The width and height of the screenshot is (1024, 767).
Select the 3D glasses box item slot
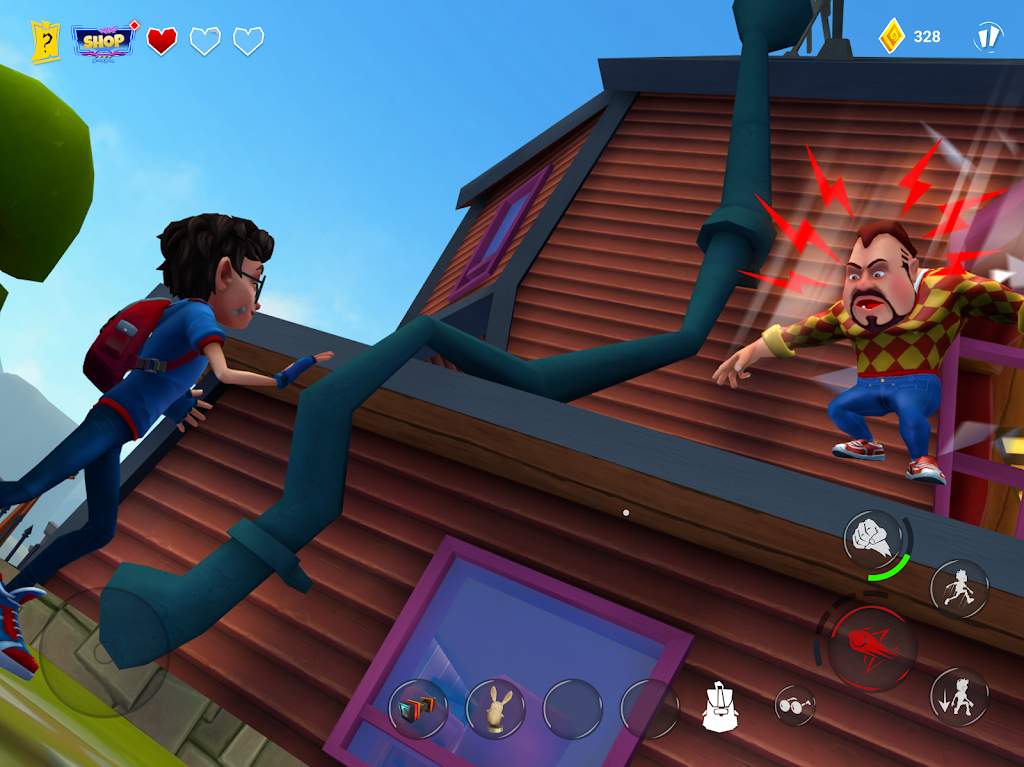(x=418, y=709)
